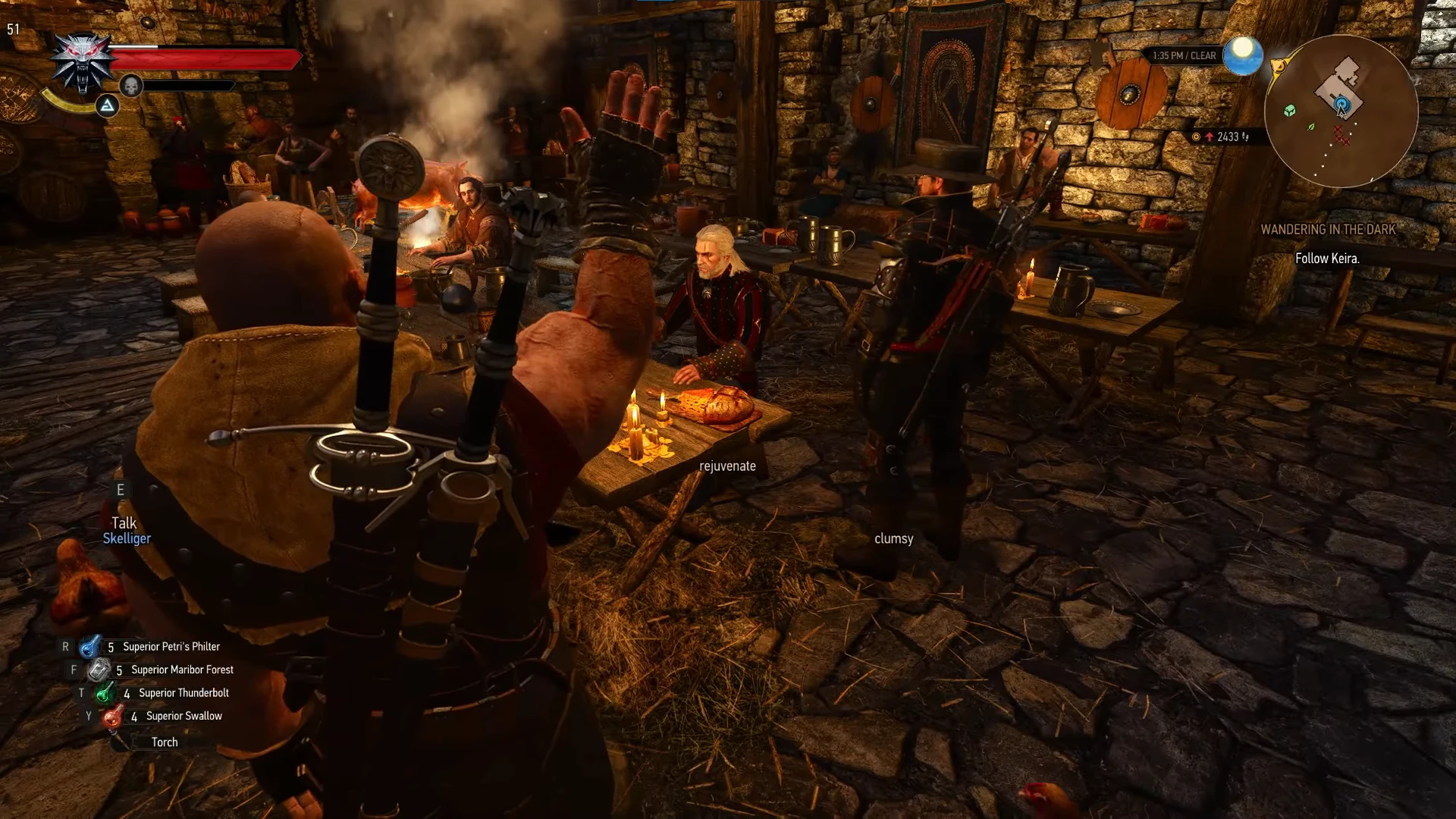Click the 2433 experience counter

click(1228, 135)
